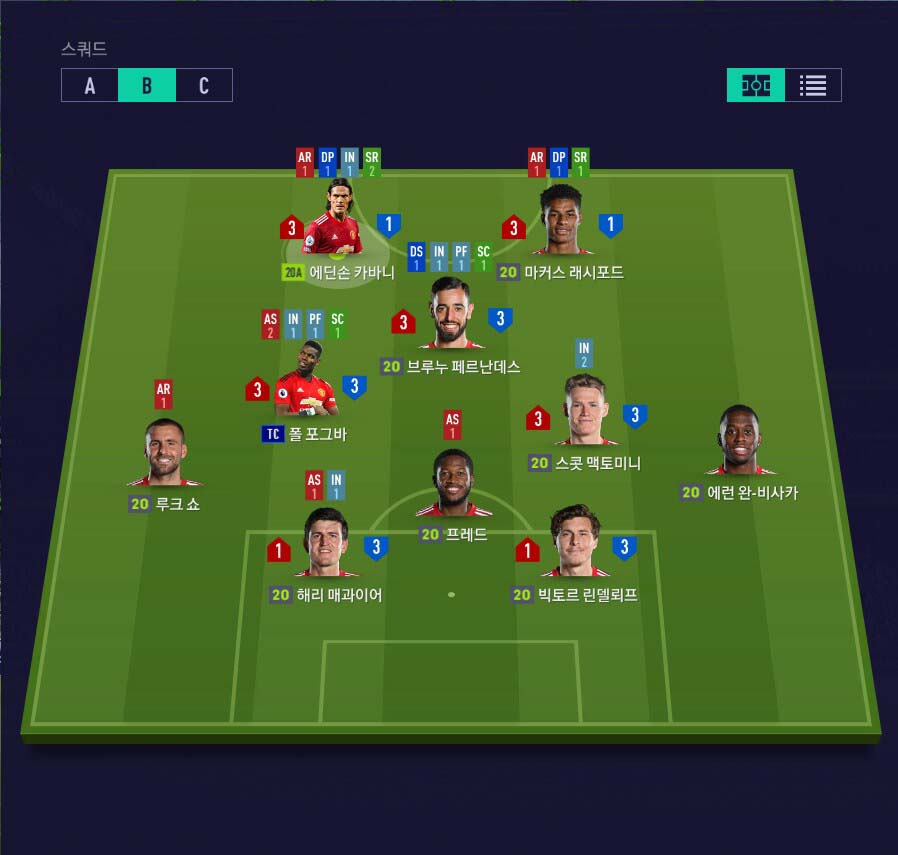Select midfielder 브루노 페르난데스

(x=451, y=315)
